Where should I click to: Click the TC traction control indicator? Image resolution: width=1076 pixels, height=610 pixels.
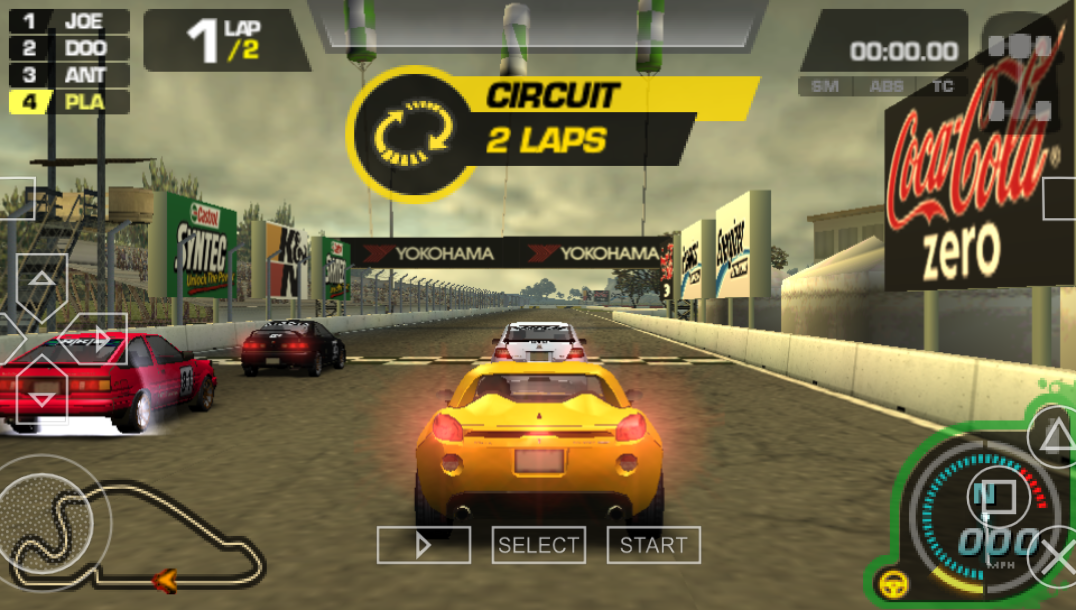click(x=942, y=87)
